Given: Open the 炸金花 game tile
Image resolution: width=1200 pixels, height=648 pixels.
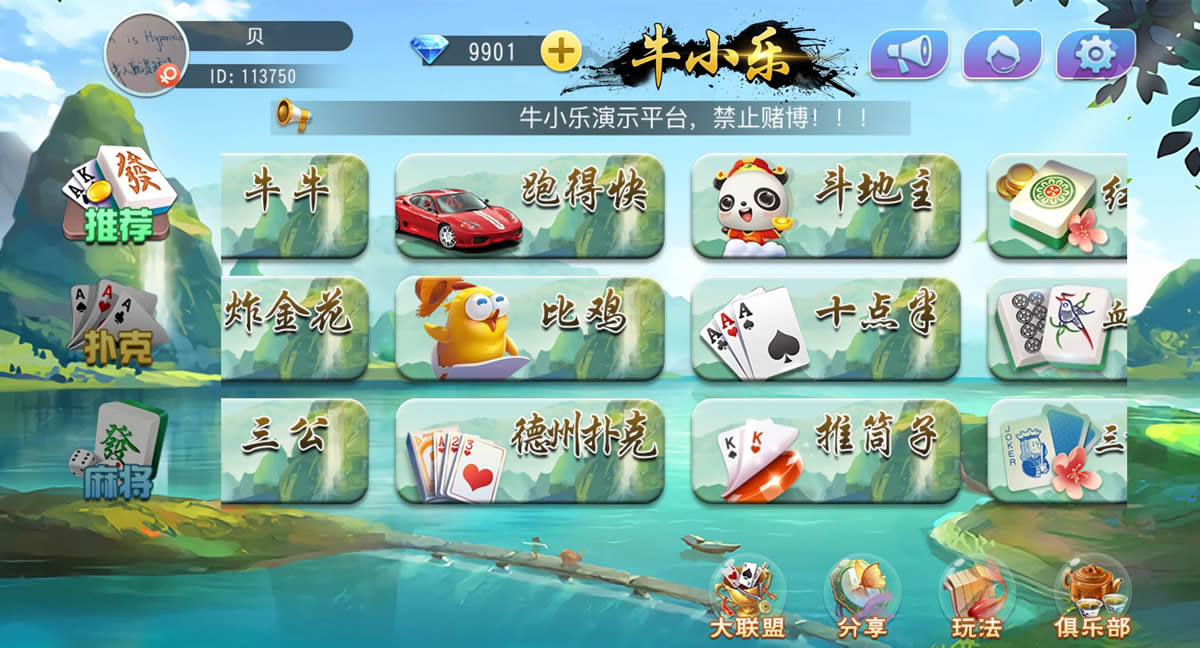Looking at the screenshot, I should pos(294,328).
